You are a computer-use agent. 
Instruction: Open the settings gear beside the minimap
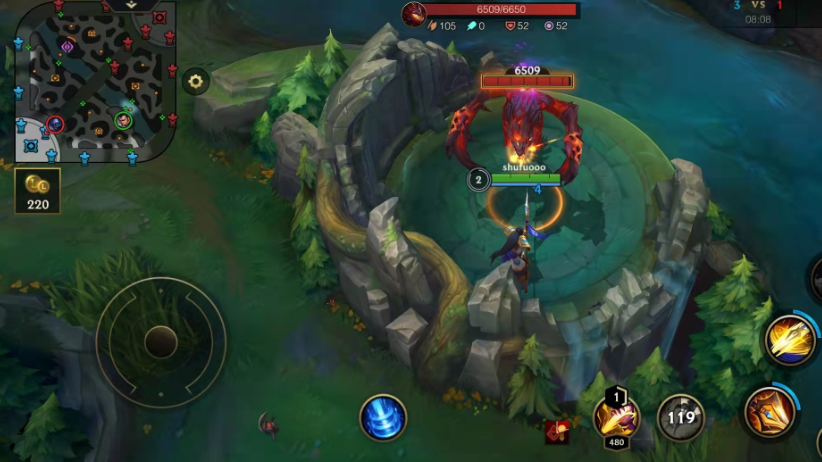point(195,81)
